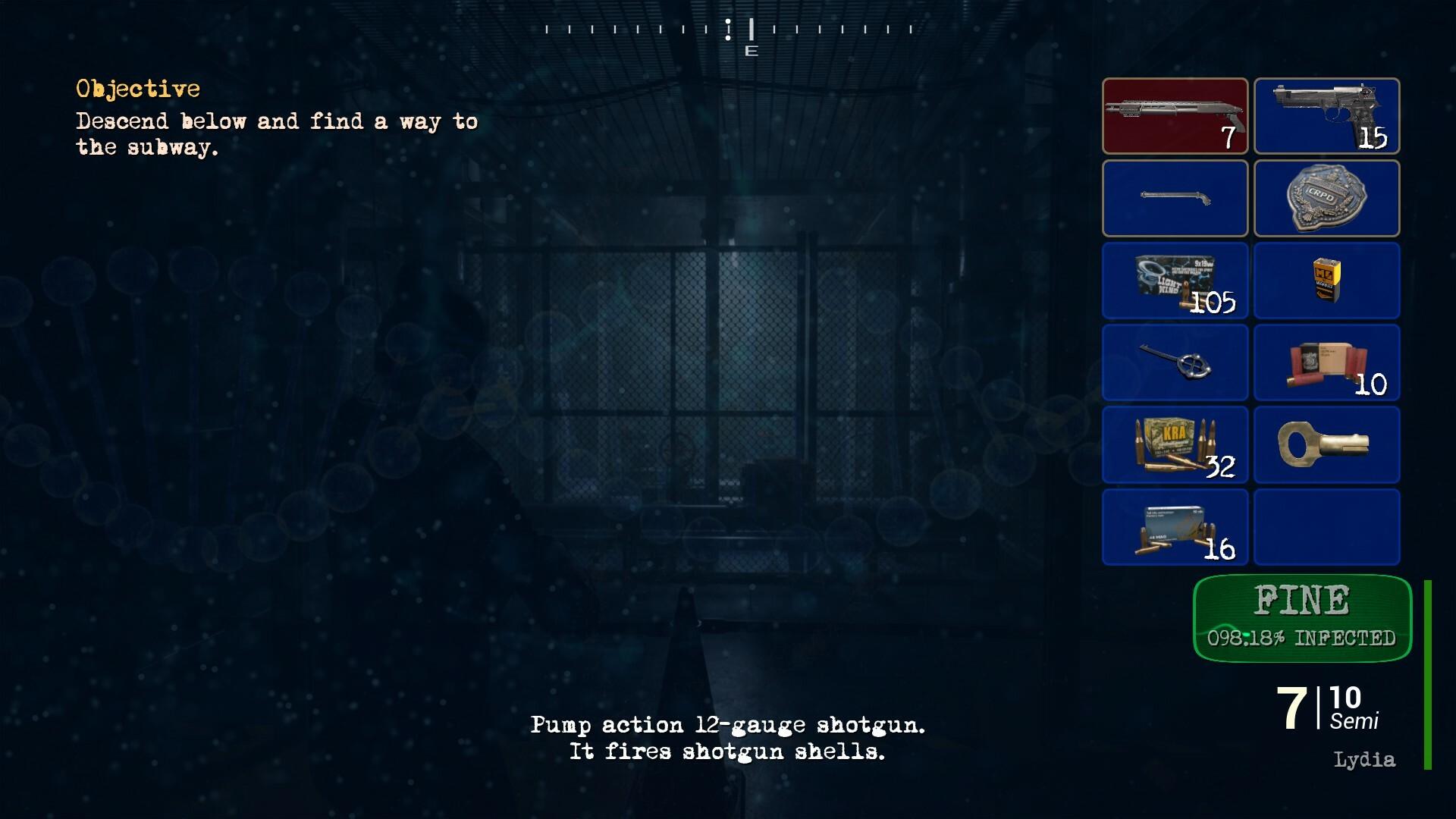Click the character name Lydia

pos(1364,758)
